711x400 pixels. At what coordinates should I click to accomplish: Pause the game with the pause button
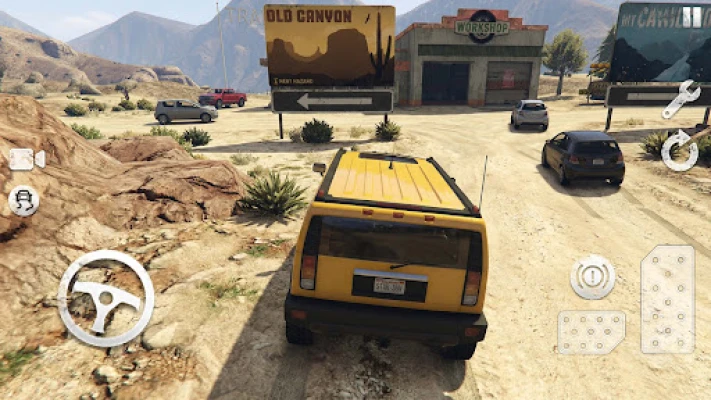coord(692,17)
